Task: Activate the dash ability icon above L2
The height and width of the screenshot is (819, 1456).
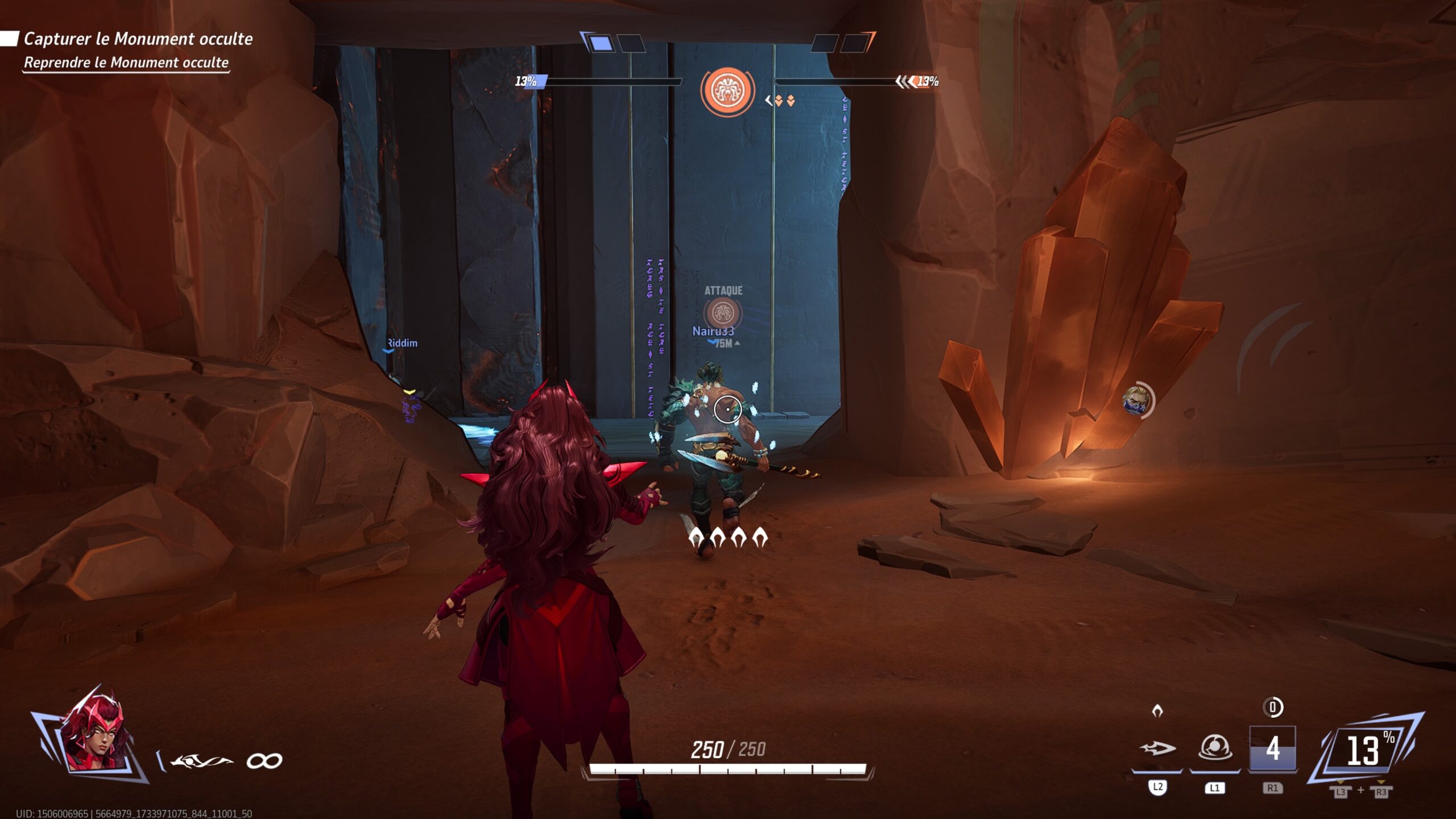Action: tap(1157, 748)
